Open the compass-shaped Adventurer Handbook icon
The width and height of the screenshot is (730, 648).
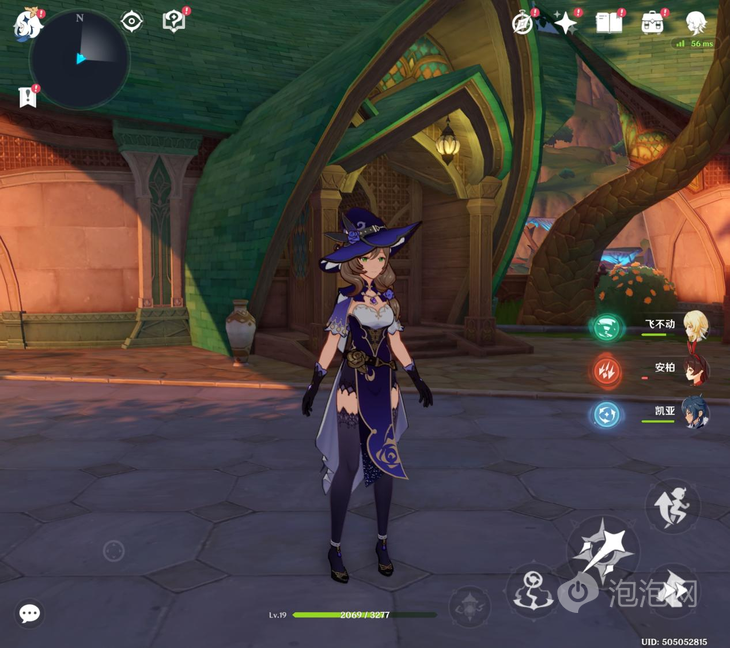(x=523, y=23)
